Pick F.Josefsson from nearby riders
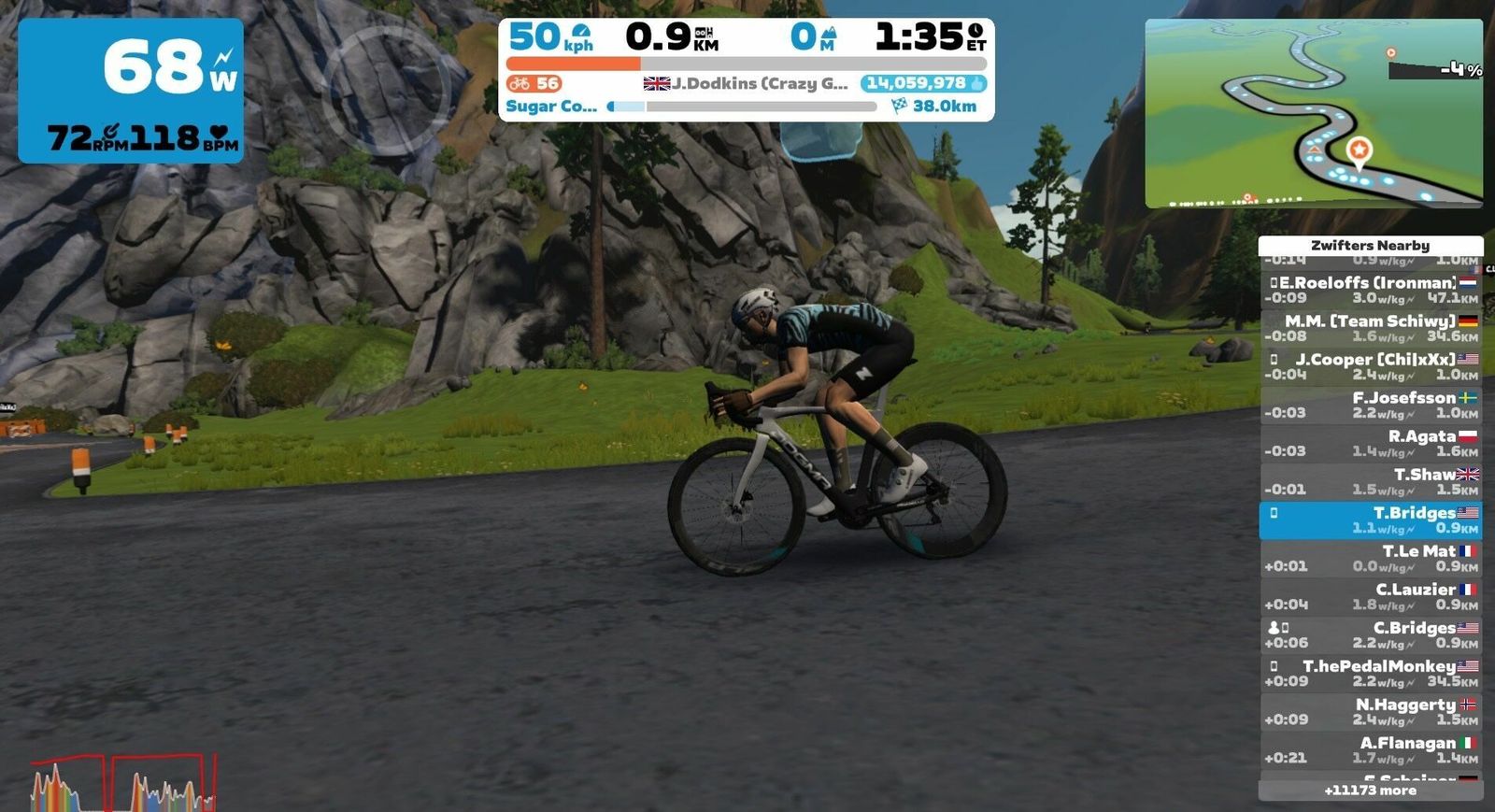This screenshot has width=1495, height=812. coord(1371,405)
